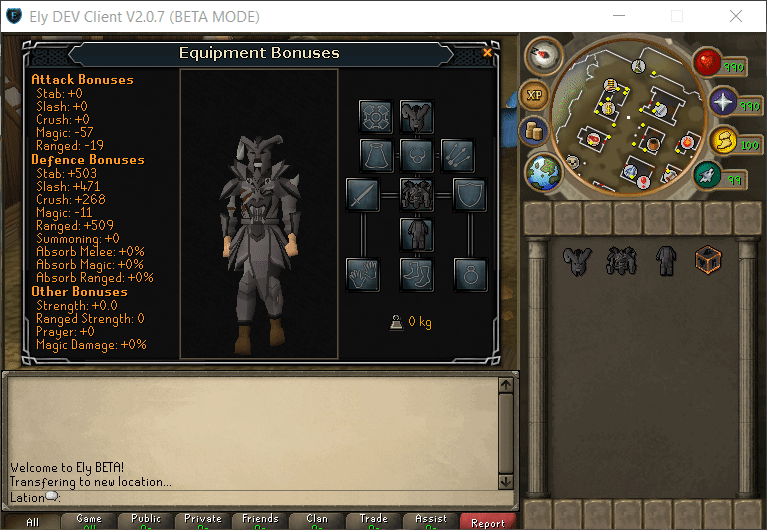Select the empty weapon sword slot
The height and width of the screenshot is (530, 767).
click(362, 194)
